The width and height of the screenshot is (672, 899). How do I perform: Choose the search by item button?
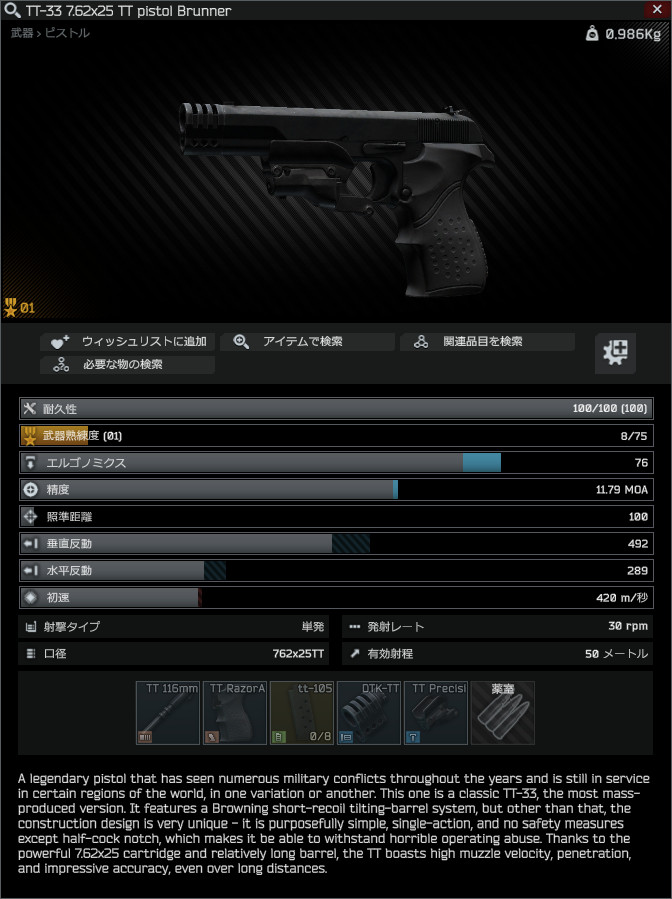(x=307, y=342)
